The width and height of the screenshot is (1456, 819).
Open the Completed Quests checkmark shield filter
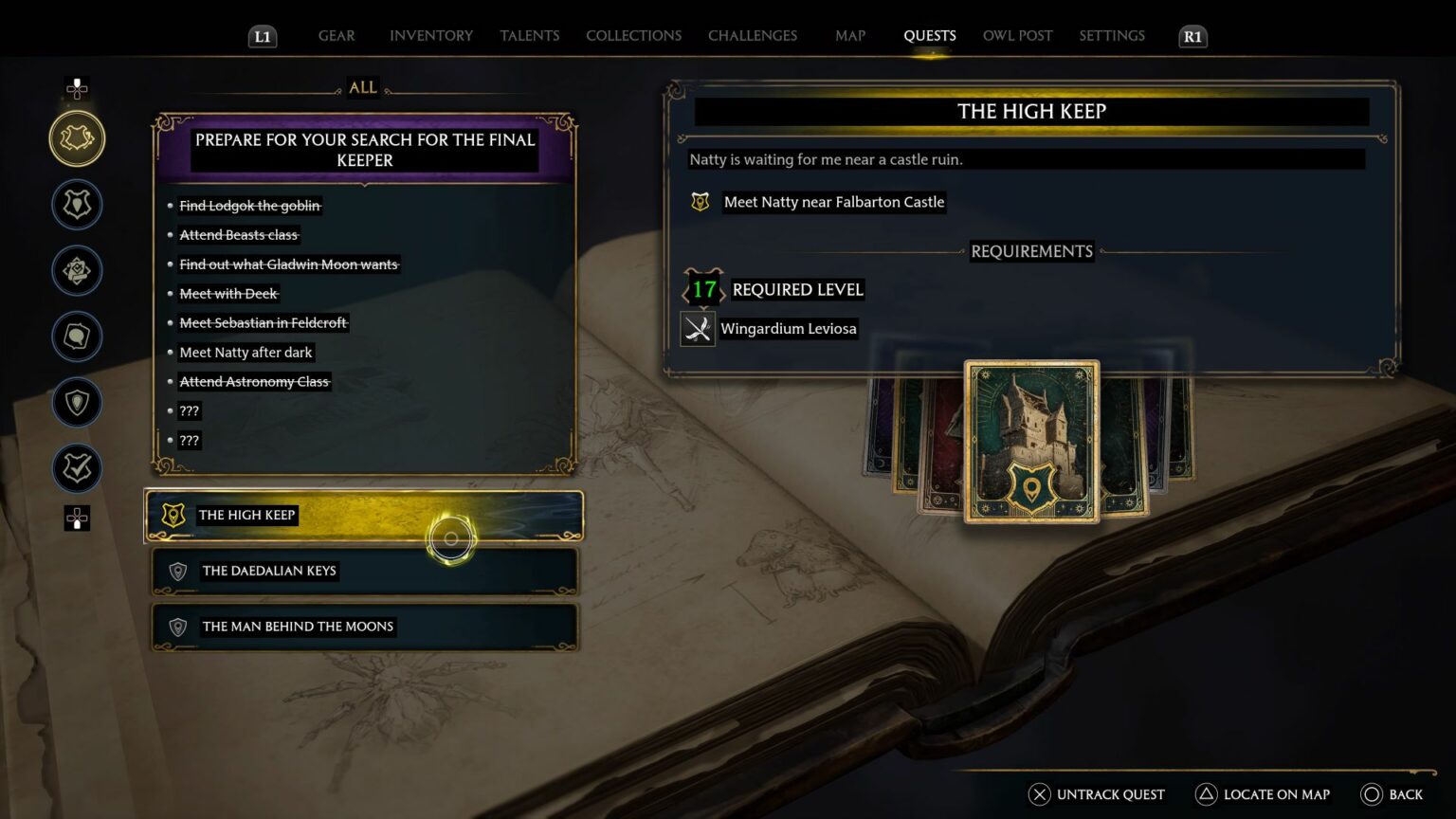(77, 468)
